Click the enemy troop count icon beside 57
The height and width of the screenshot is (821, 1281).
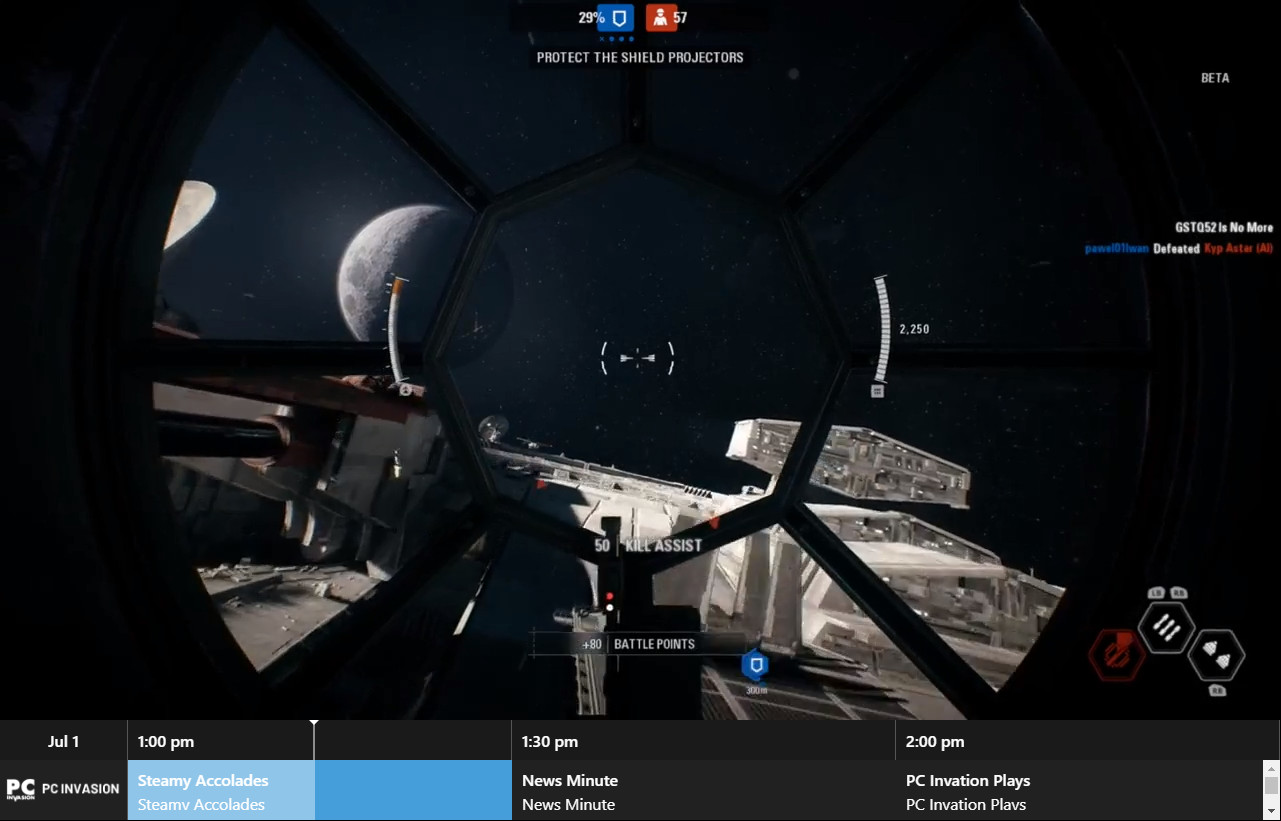[x=662, y=17]
